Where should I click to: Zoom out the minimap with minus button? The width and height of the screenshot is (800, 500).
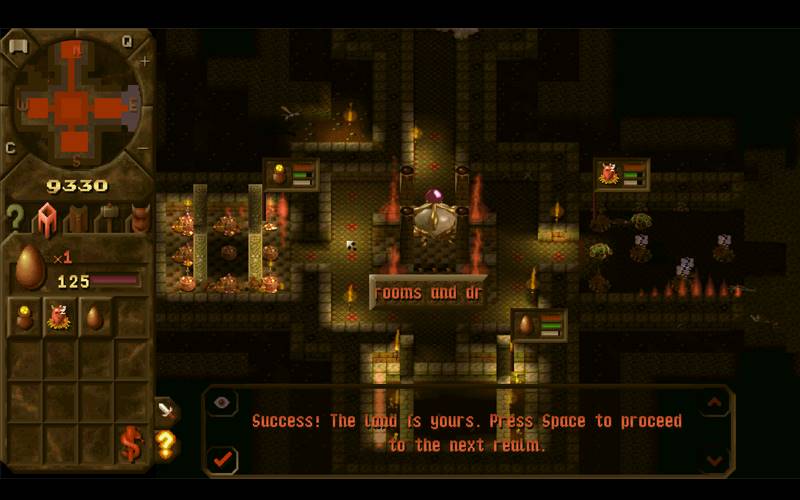[x=144, y=149]
